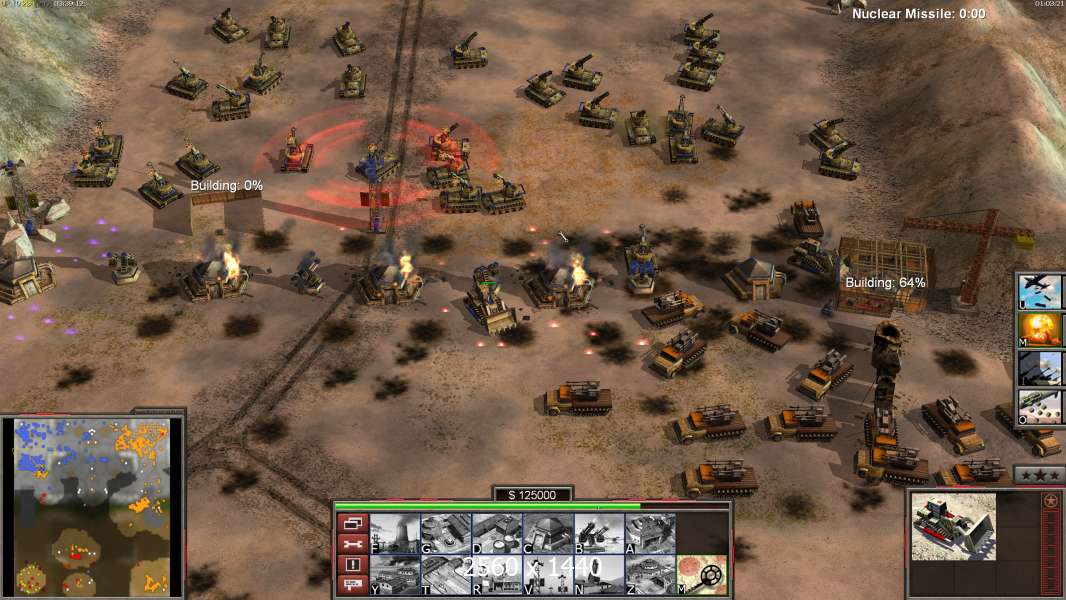Image resolution: width=1066 pixels, height=600 pixels.
Task: Choose the build icon marked R
Action: coord(497,574)
